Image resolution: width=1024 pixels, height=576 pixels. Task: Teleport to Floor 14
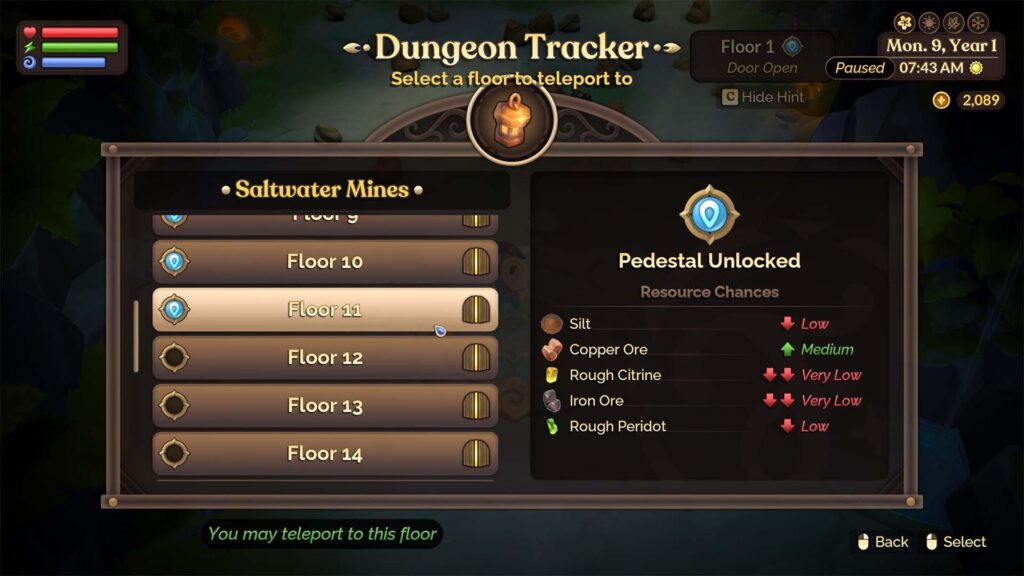tap(324, 454)
